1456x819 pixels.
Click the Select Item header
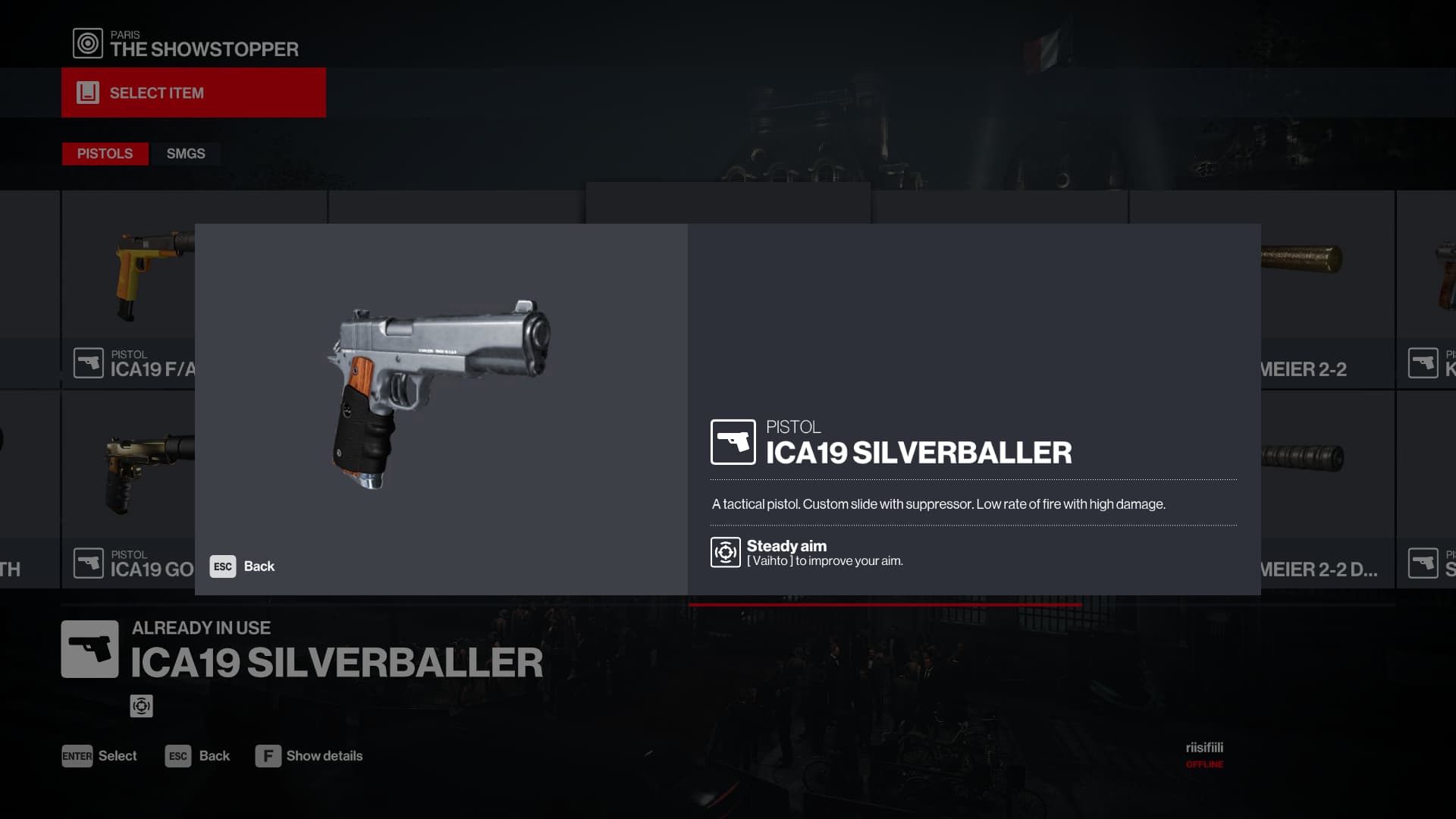point(193,93)
